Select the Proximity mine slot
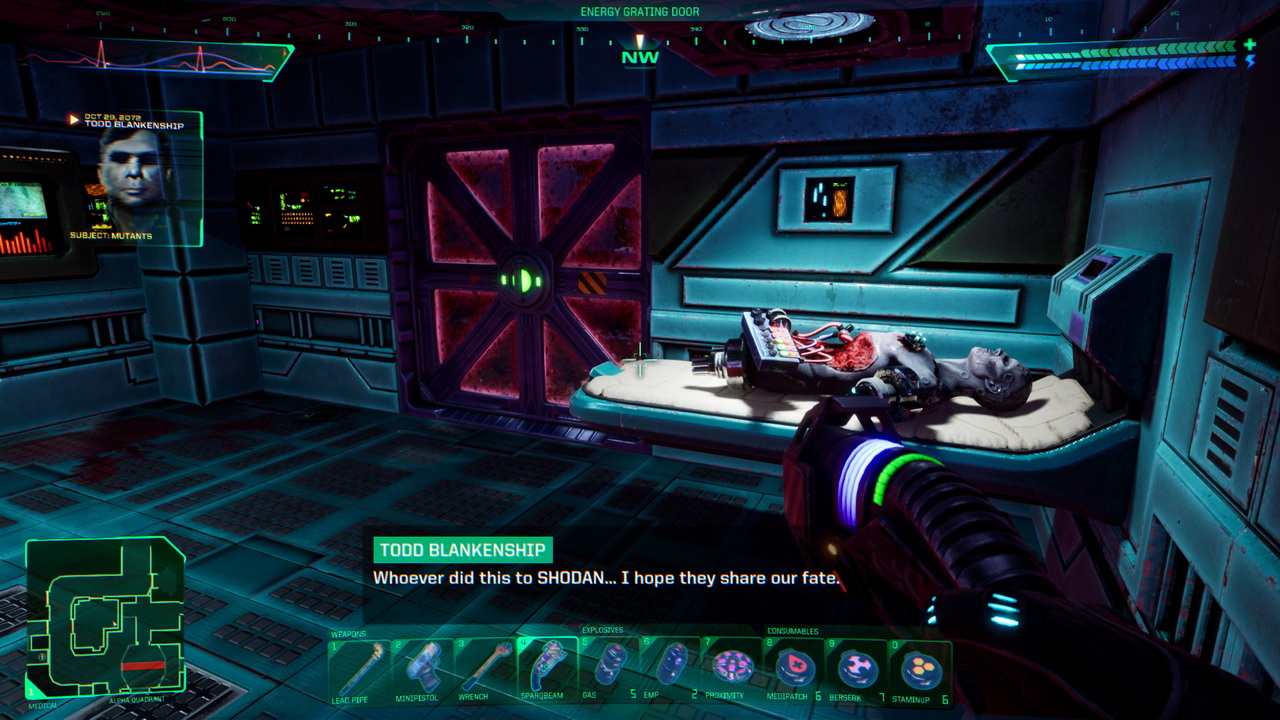1280x720 pixels. tap(732, 666)
